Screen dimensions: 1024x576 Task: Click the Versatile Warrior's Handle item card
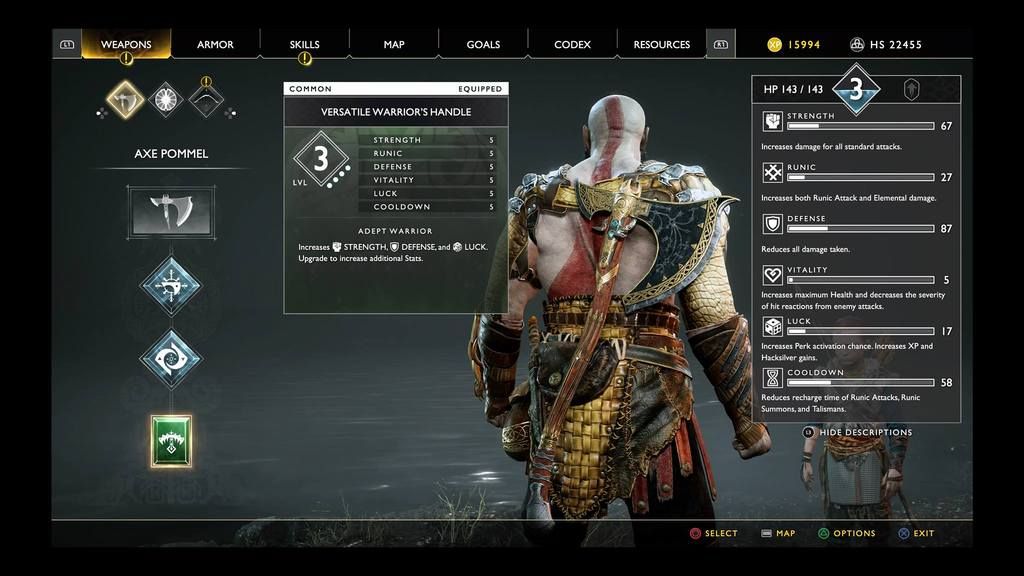(395, 198)
